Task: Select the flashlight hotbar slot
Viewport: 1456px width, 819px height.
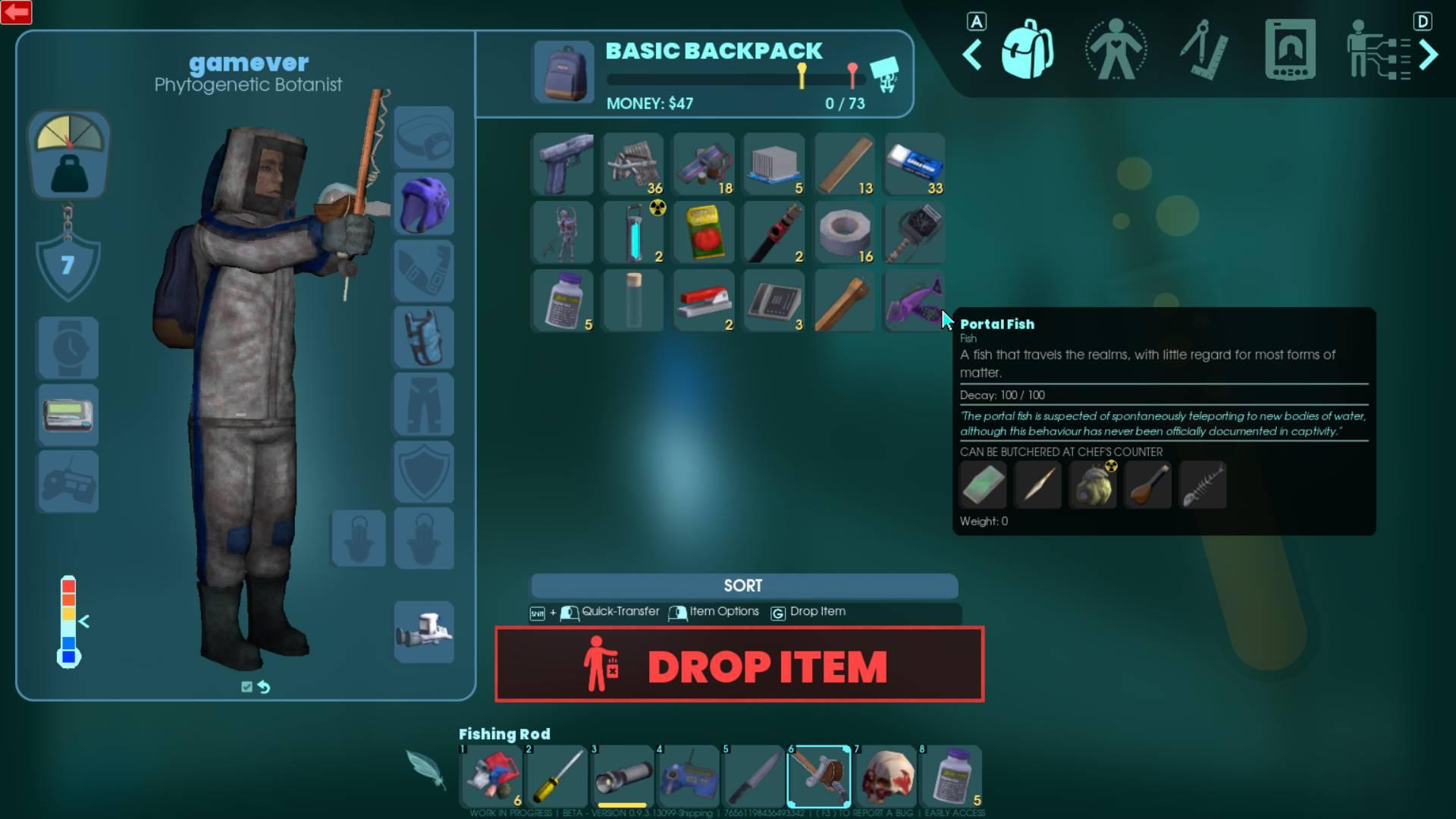Action: point(623,776)
